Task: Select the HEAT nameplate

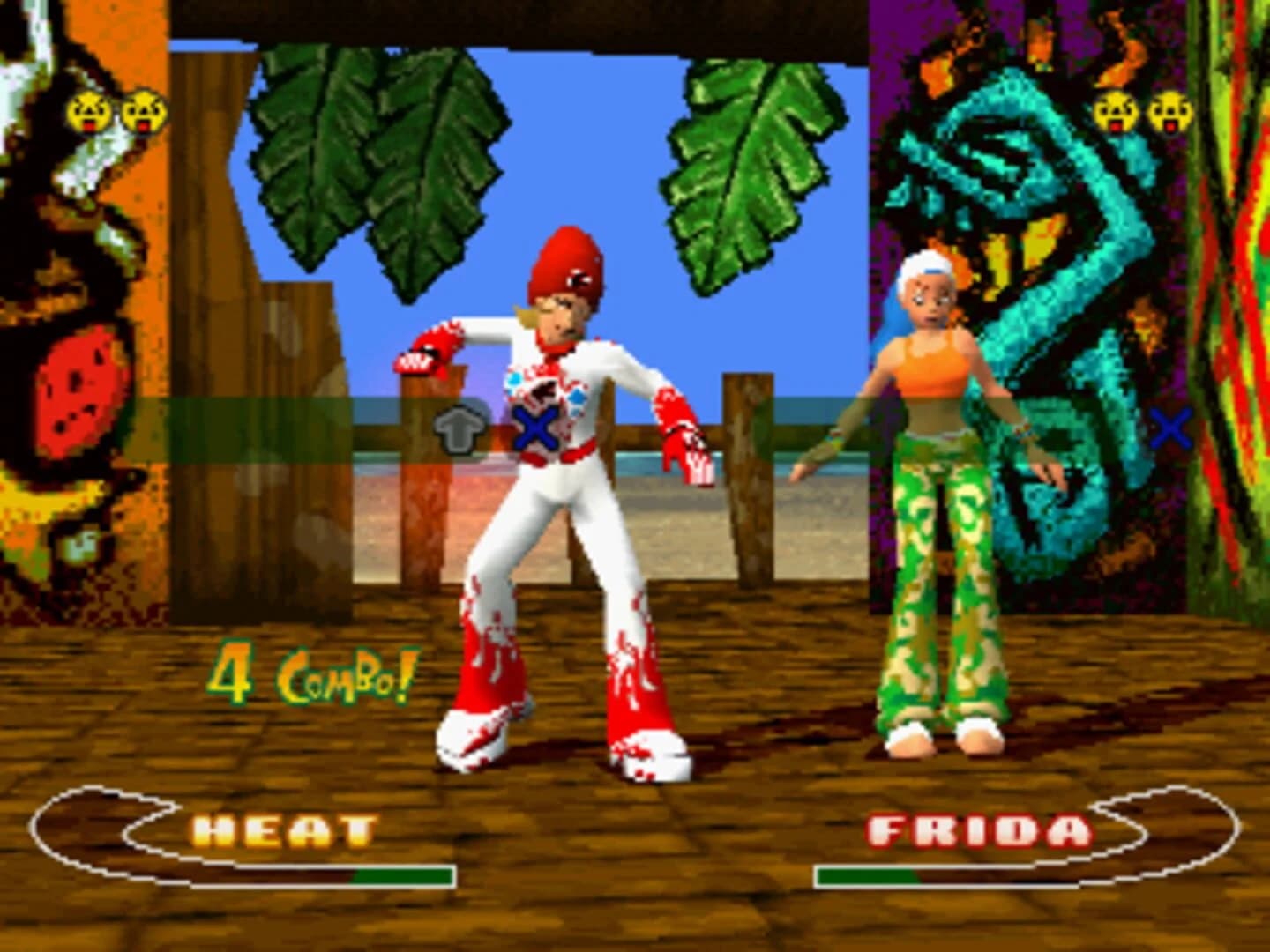Action: pyautogui.click(x=286, y=829)
